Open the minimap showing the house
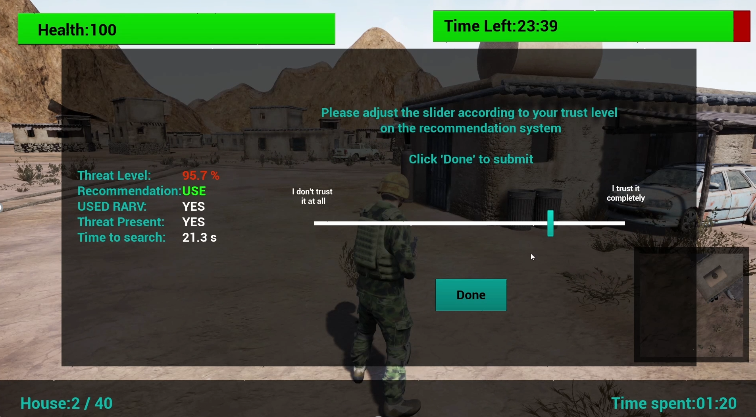Screen dimensions: 756x417 [690, 304]
